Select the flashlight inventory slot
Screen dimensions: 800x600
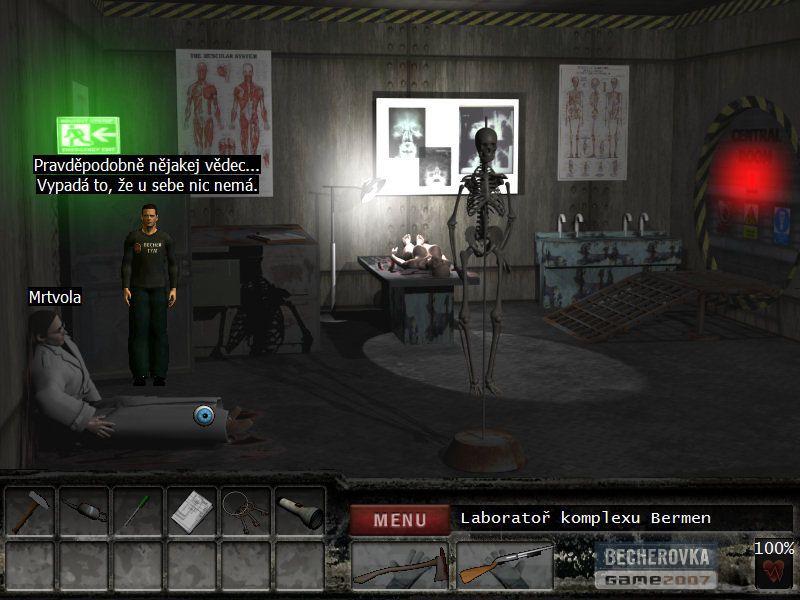(x=300, y=512)
